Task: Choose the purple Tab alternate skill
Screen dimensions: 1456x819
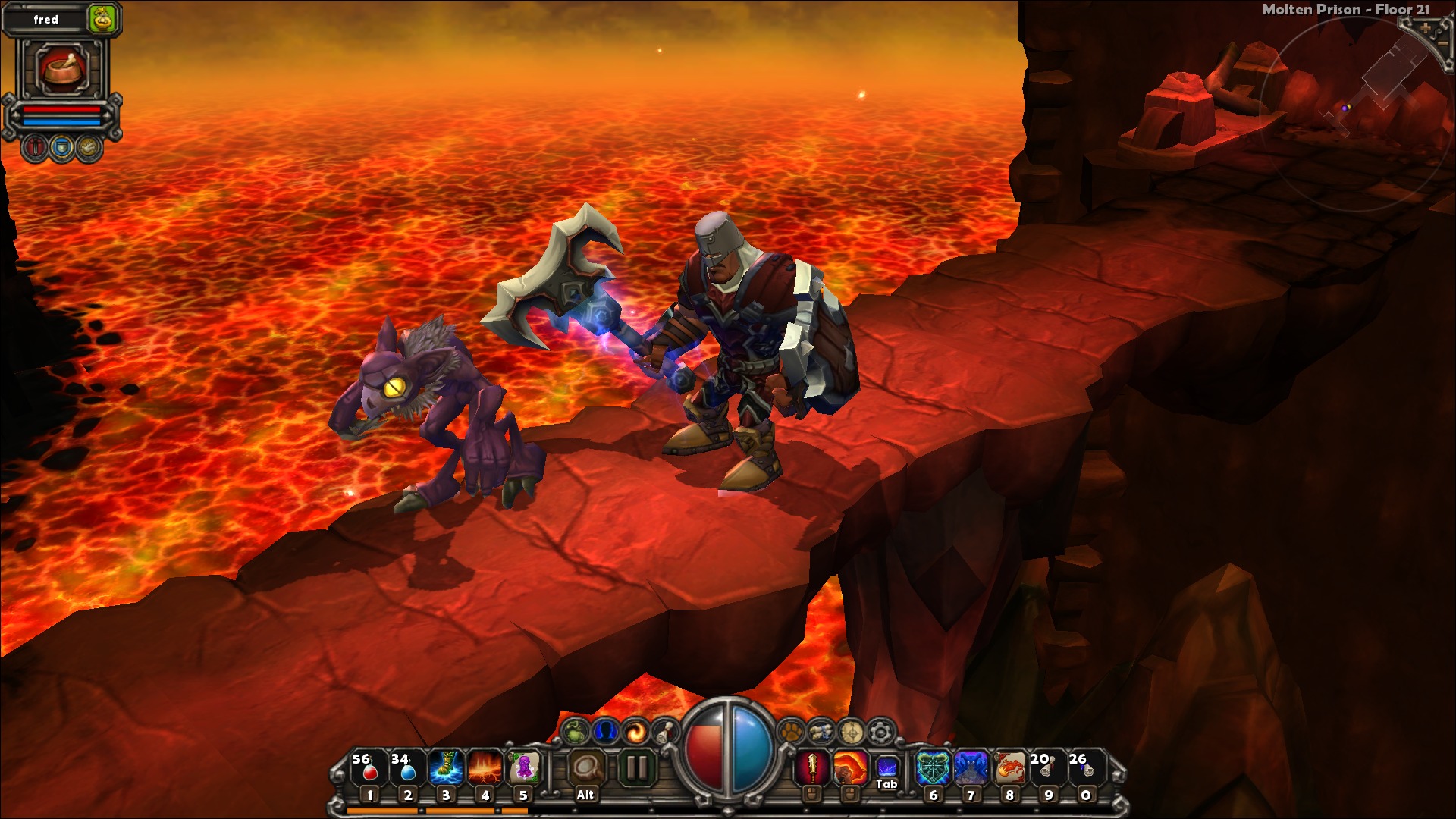Action: (886, 767)
